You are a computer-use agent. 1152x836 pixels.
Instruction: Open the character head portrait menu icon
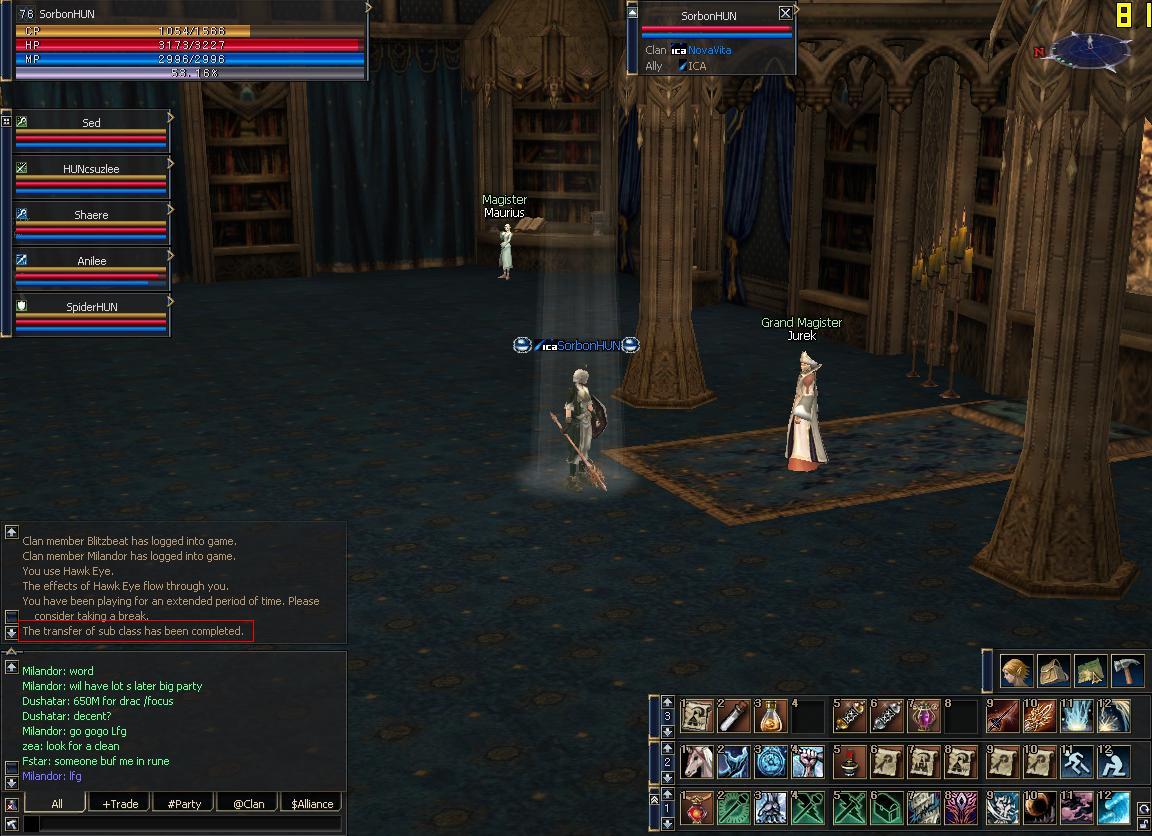click(1017, 670)
